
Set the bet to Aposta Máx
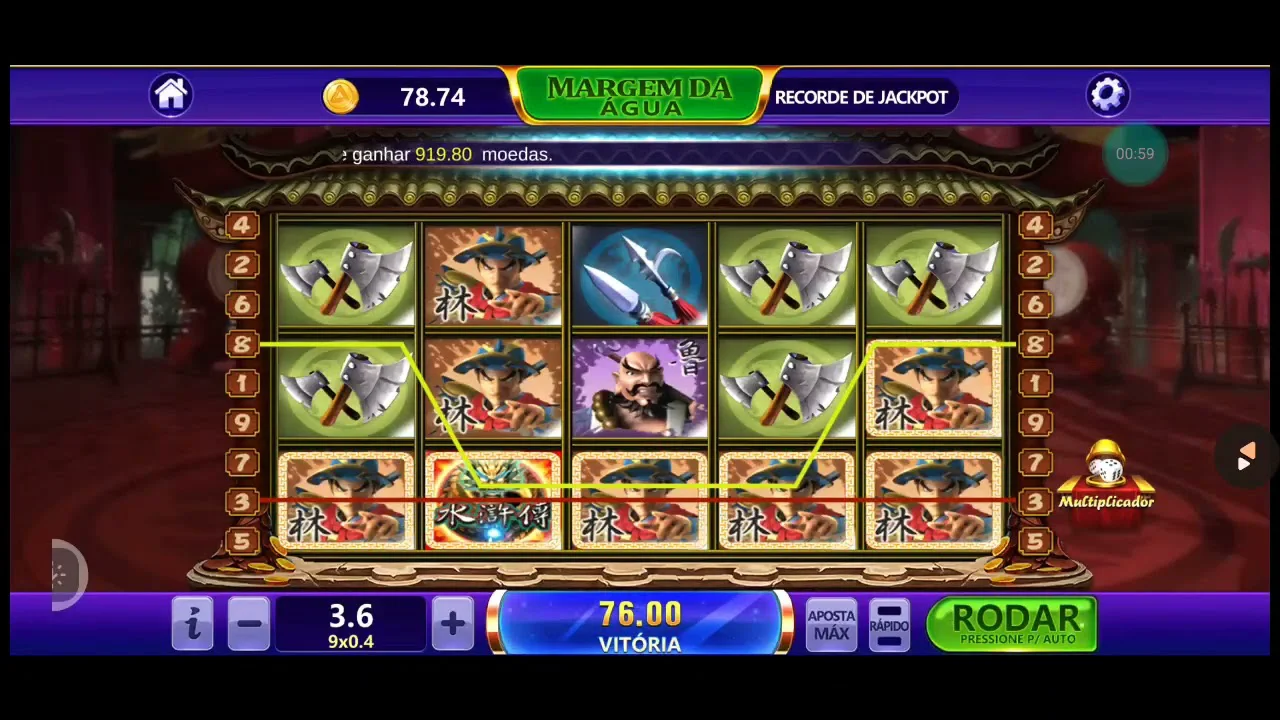coord(831,625)
